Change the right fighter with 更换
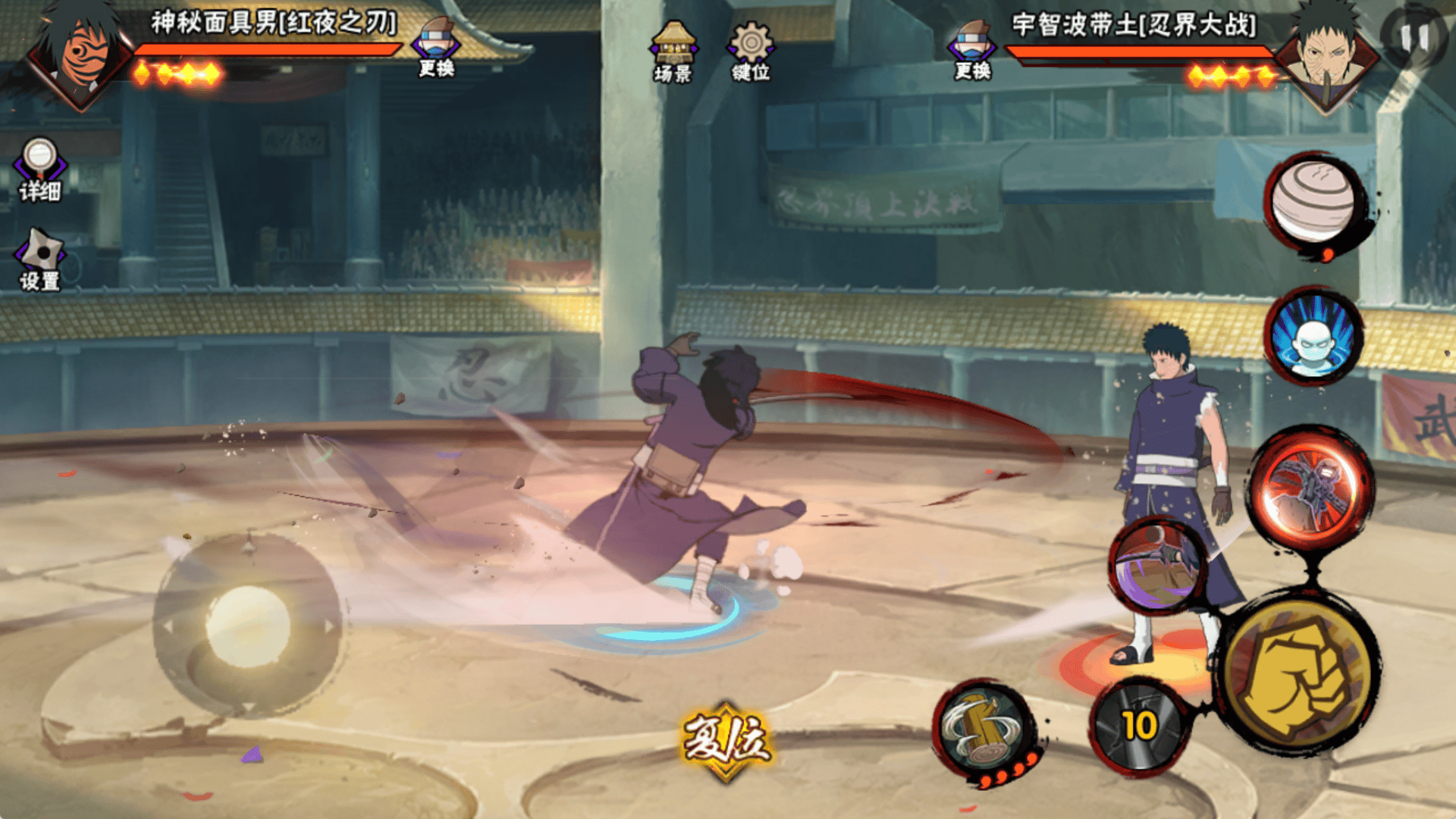 point(972,49)
